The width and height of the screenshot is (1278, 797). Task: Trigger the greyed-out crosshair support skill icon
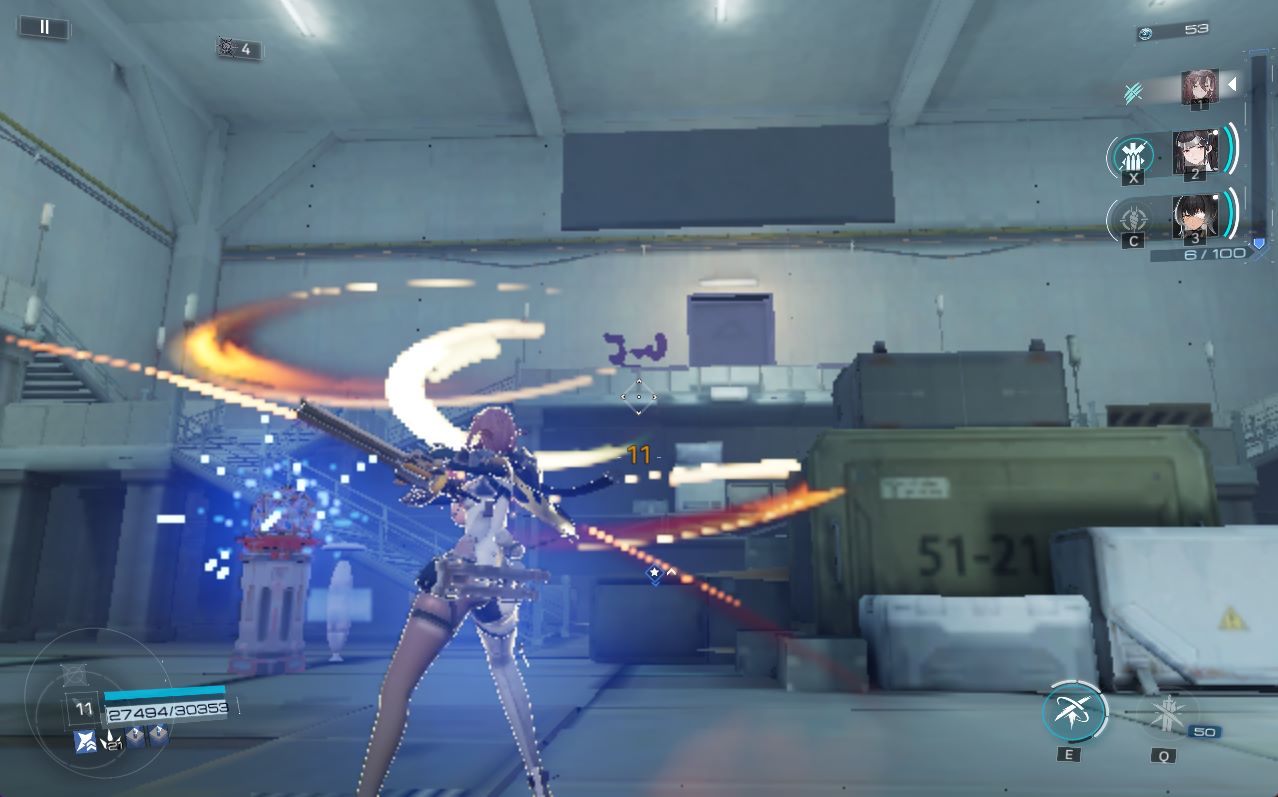click(x=1133, y=219)
